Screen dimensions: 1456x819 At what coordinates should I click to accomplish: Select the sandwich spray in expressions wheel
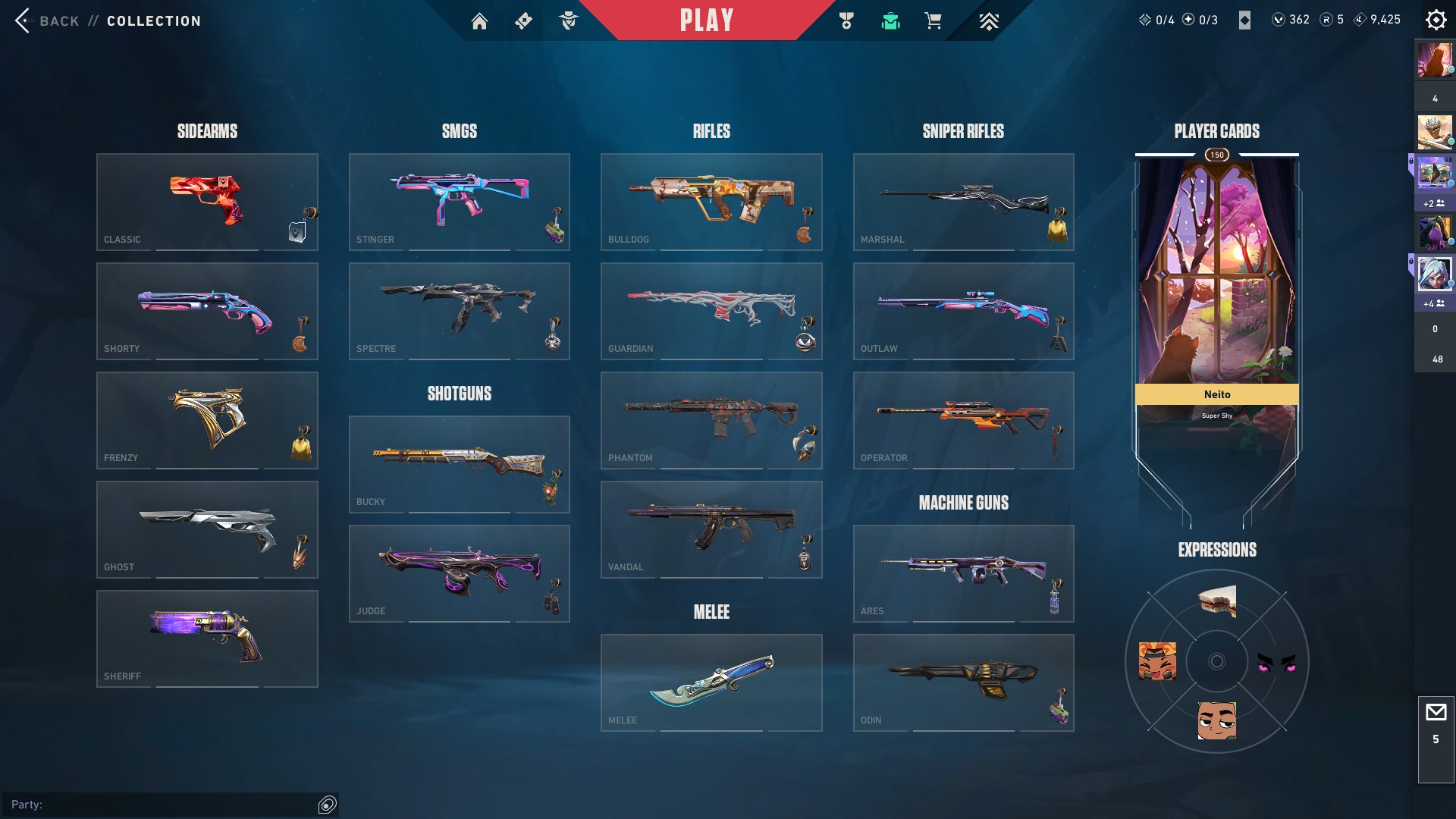coord(1217,601)
